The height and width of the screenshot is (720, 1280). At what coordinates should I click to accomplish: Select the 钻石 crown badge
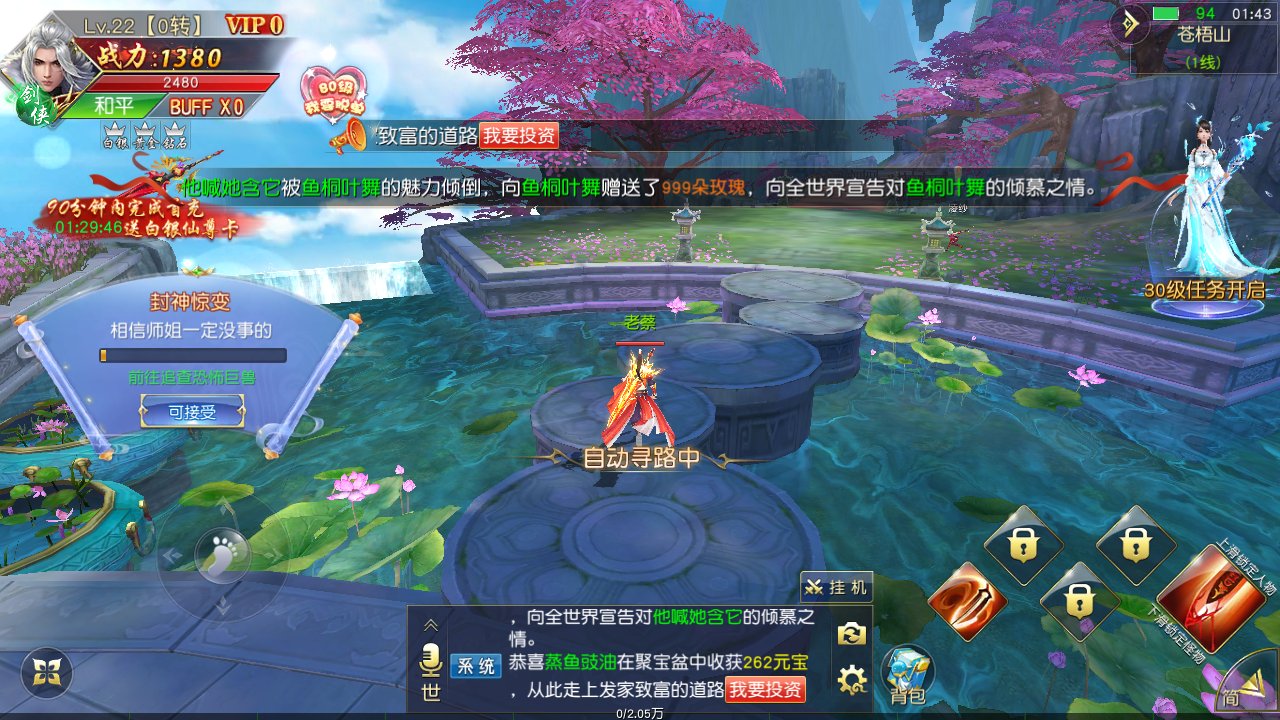pyautogui.click(x=175, y=135)
